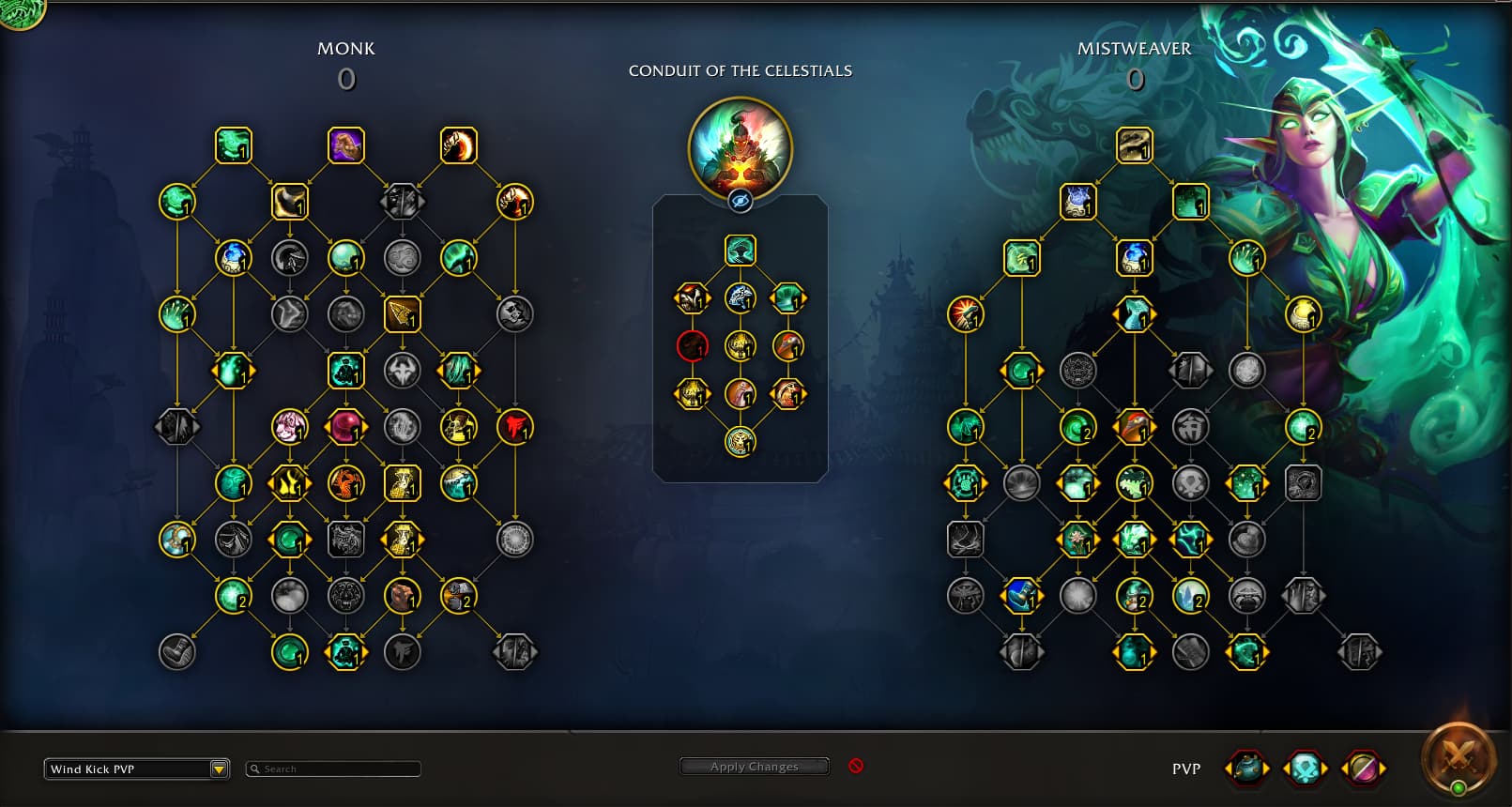
Task: Click the talent search field
Action: (x=333, y=769)
